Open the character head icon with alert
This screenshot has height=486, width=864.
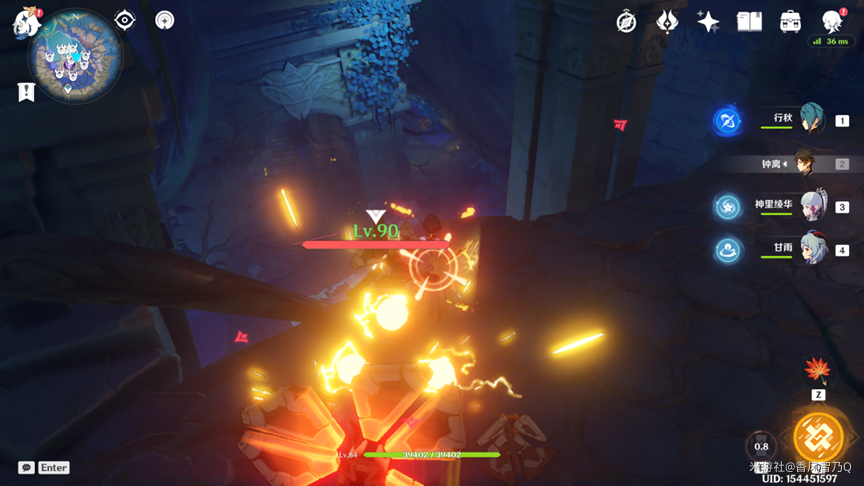[831, 21]
